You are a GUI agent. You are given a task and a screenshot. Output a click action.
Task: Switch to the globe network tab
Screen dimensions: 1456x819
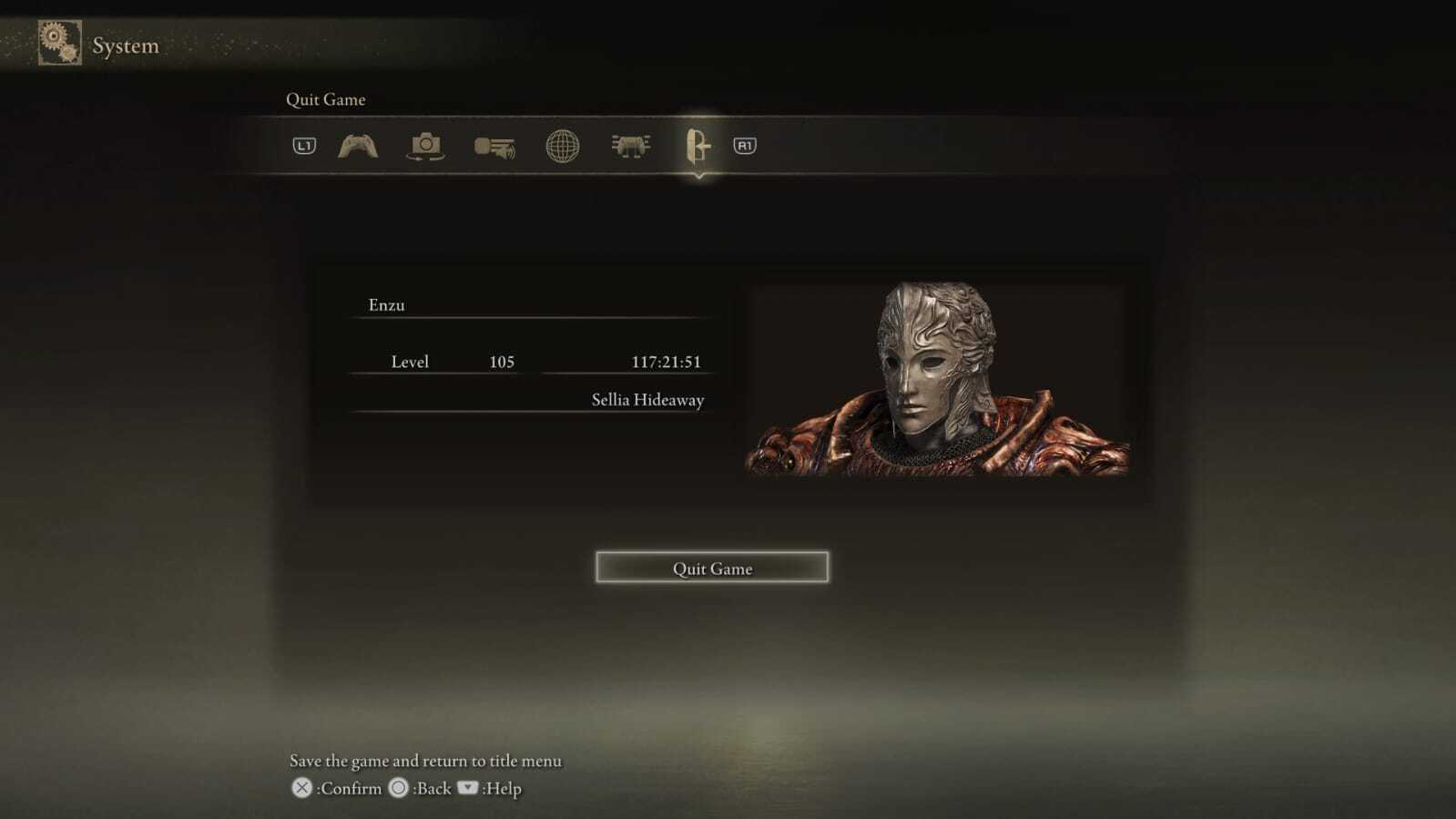click(562, 146)
